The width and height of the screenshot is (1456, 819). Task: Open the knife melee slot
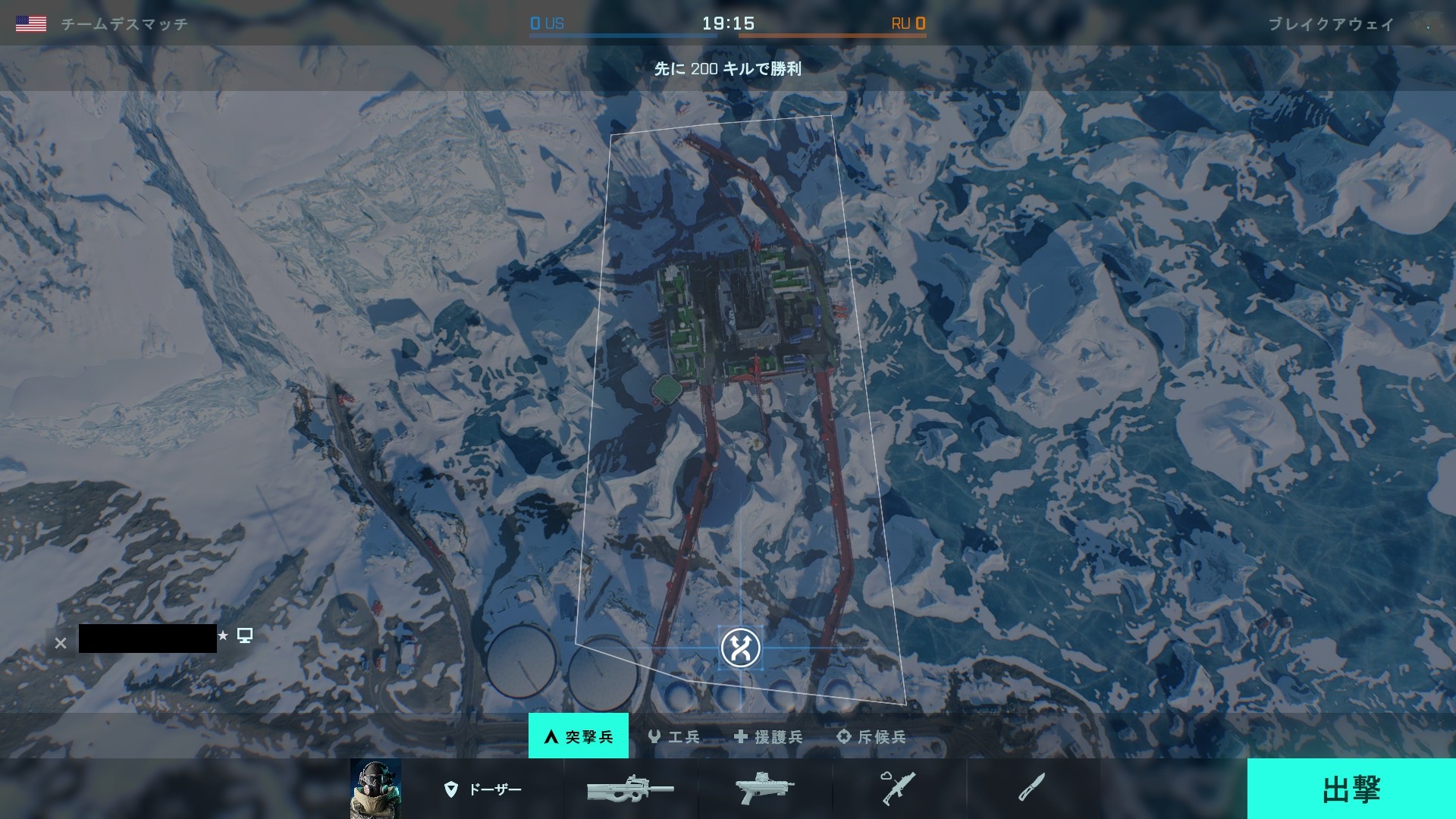[x=1032, y=789]
